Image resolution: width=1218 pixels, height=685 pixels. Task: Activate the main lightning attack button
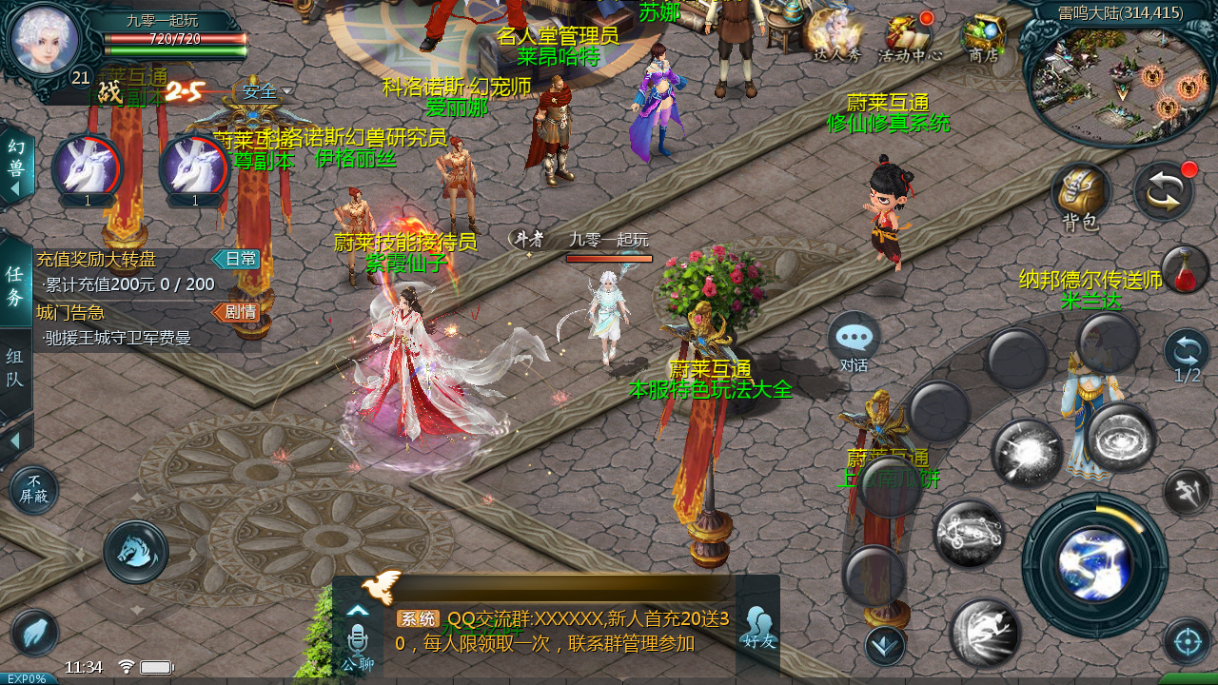pos(1094,564)
